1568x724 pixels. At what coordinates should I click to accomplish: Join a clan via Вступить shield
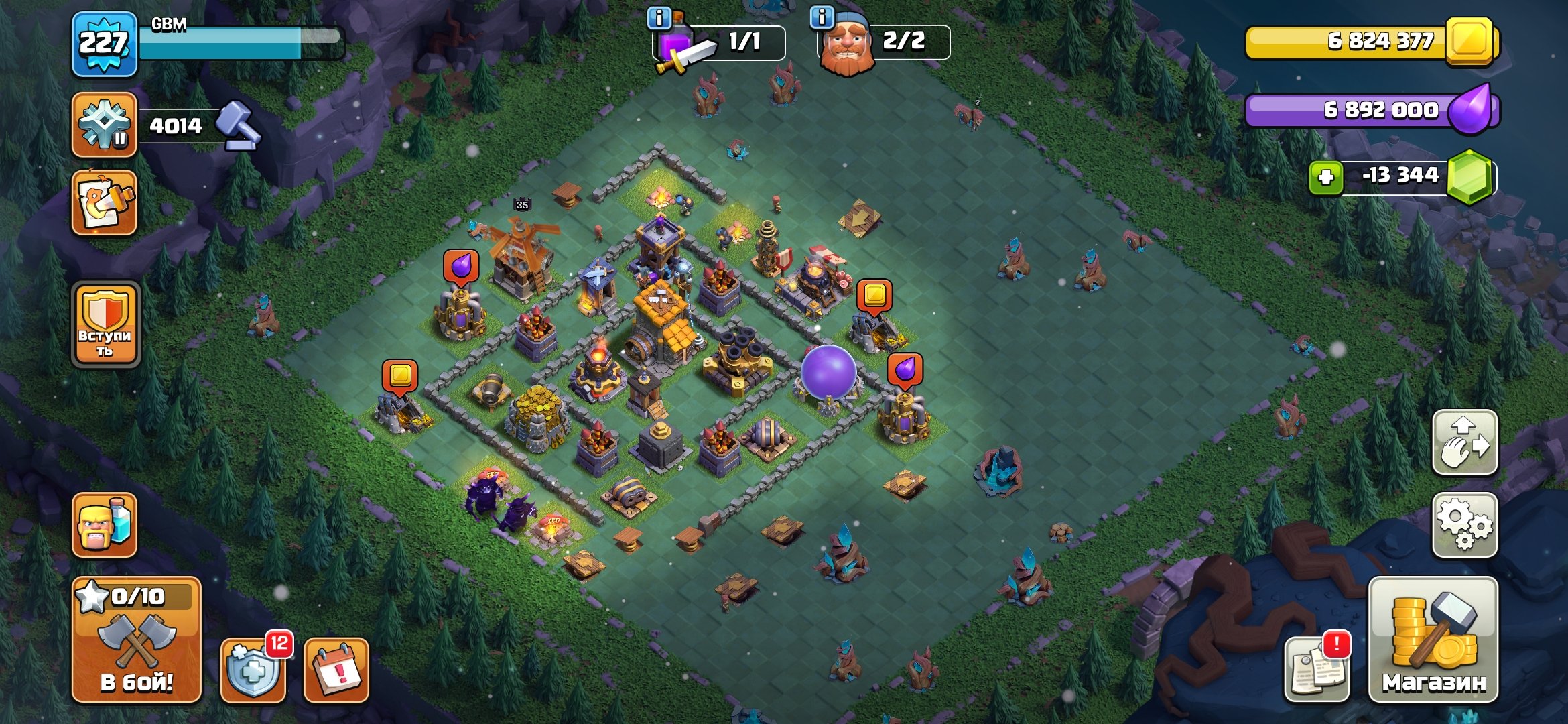point(106,324)
